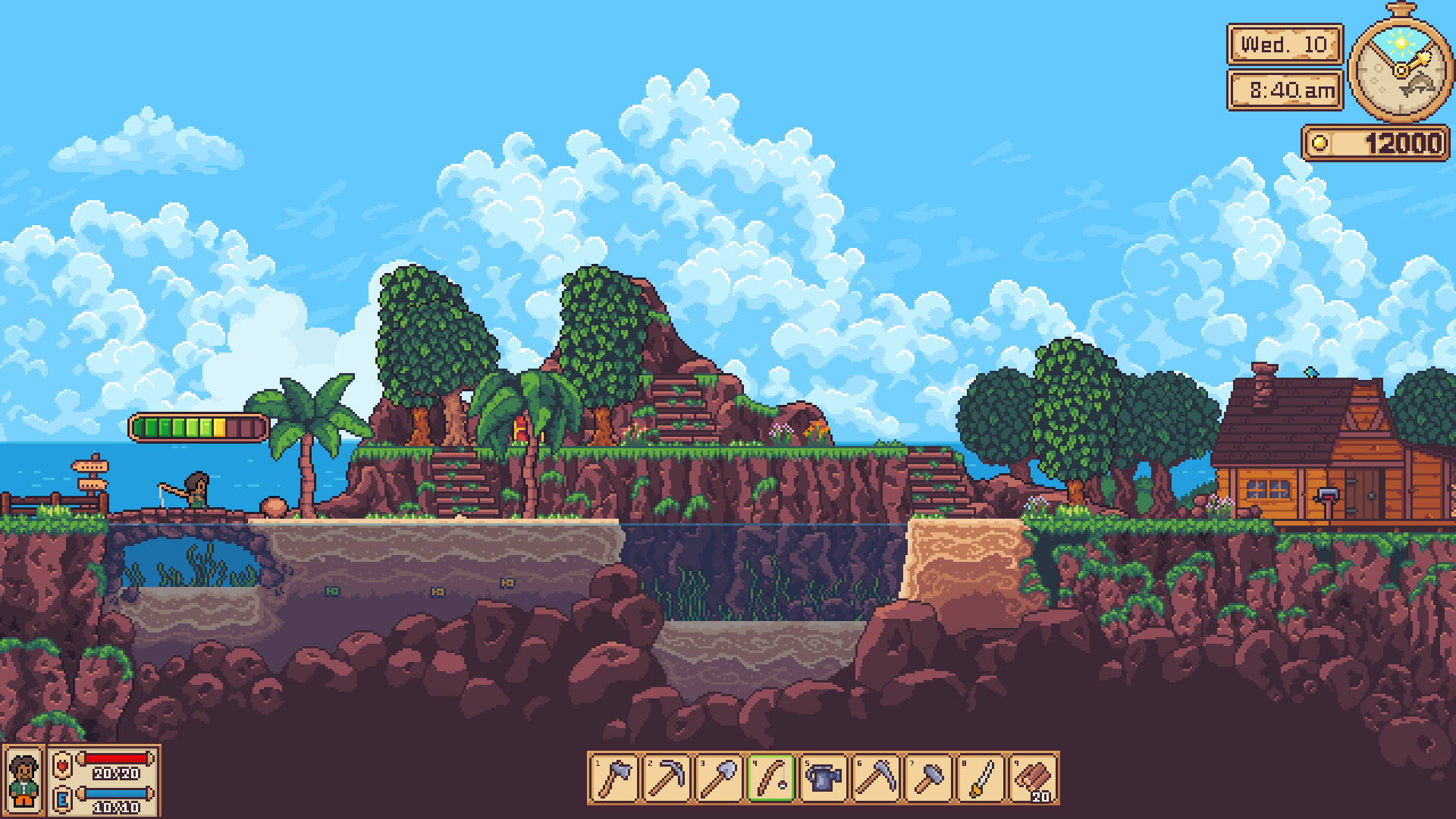Select the axe in hotbar slot 1
Image resolution: width=1456 pixels, height=819 pixels.
(x=616, y=779)
